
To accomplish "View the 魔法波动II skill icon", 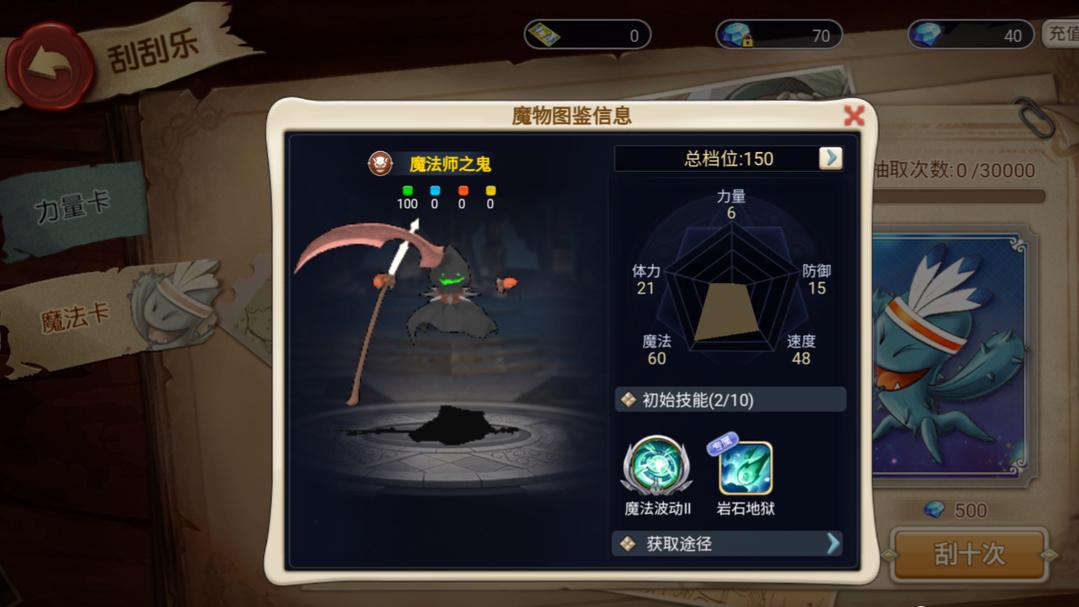I will (657, 468).
